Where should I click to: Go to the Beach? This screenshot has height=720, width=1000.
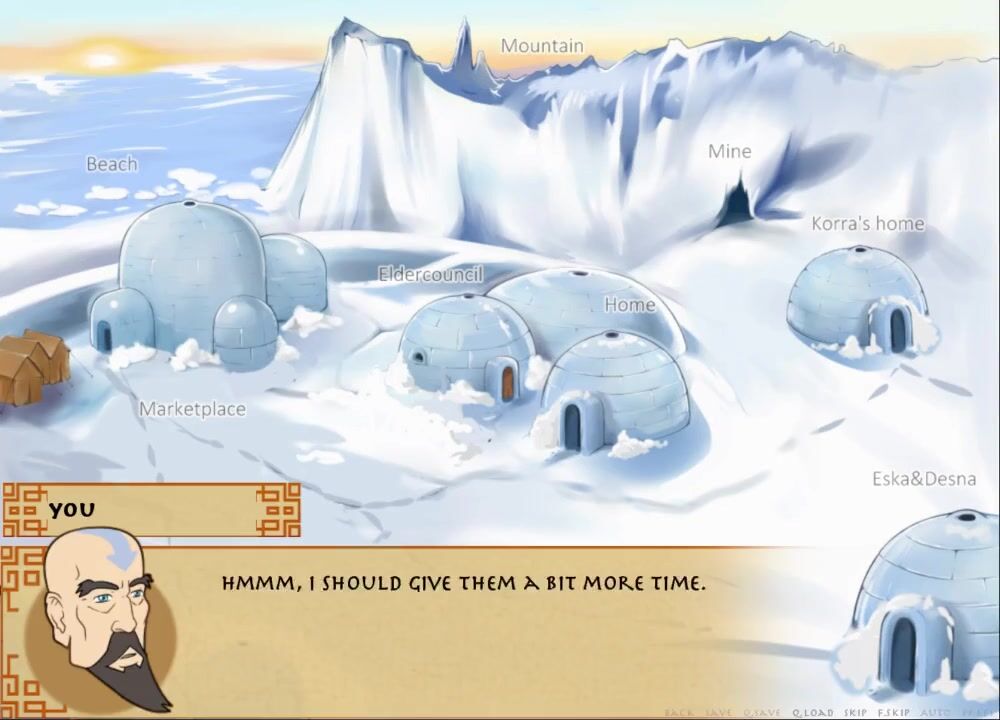[x=111, y=164]
